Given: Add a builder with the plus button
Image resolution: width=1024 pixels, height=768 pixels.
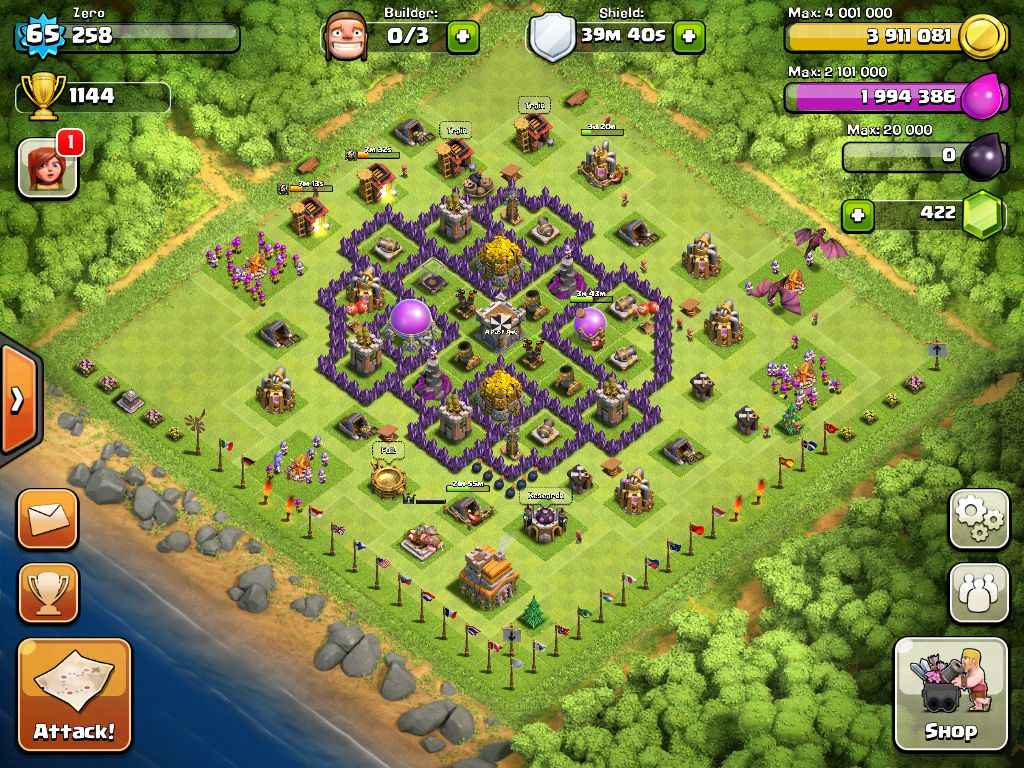Looking at the screenshot, I should [x=463, y=37].
